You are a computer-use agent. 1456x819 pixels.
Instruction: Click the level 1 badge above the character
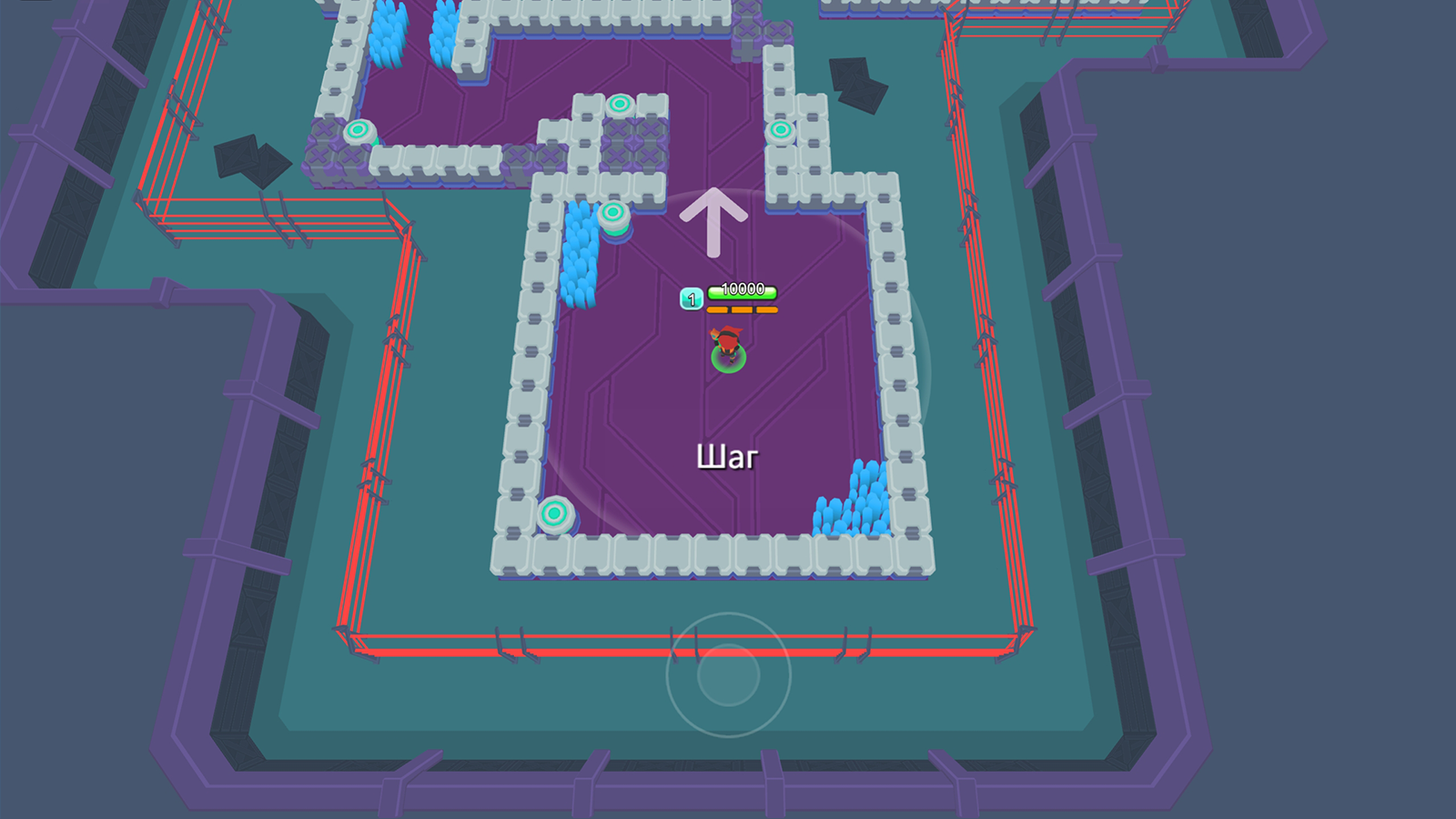(x=690, y=296)
